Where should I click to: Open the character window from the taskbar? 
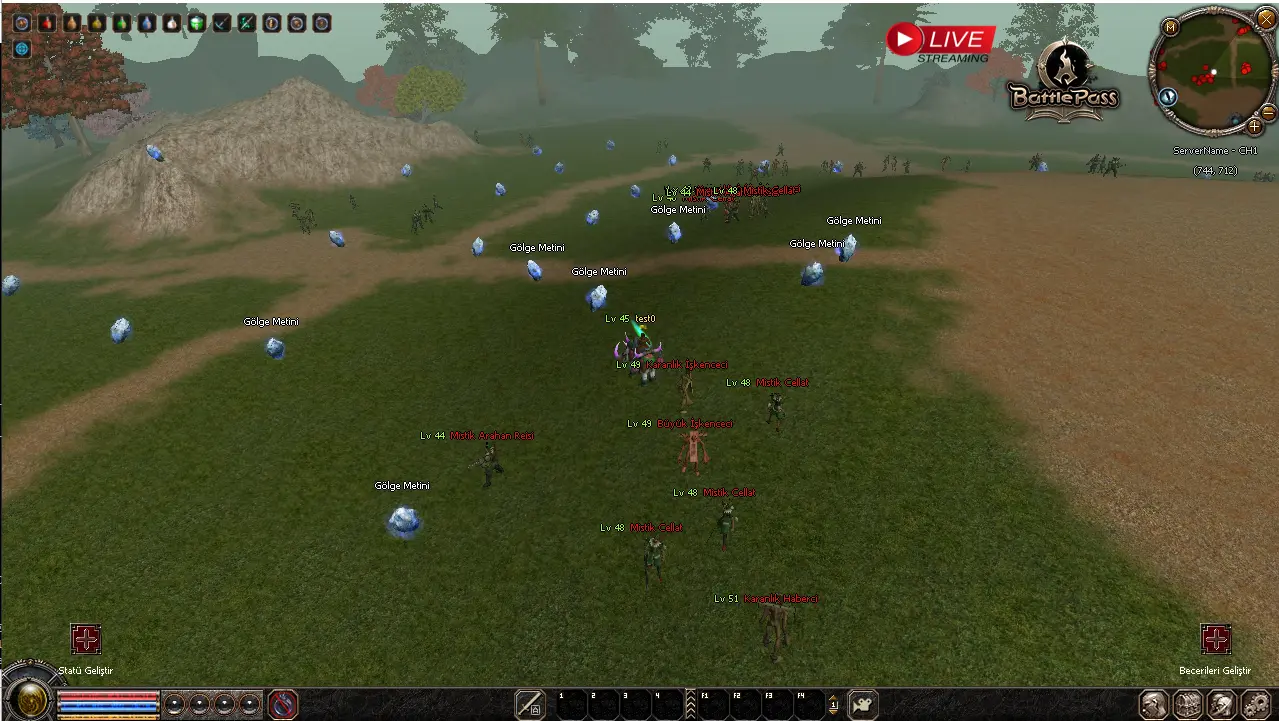point(1155,704)
